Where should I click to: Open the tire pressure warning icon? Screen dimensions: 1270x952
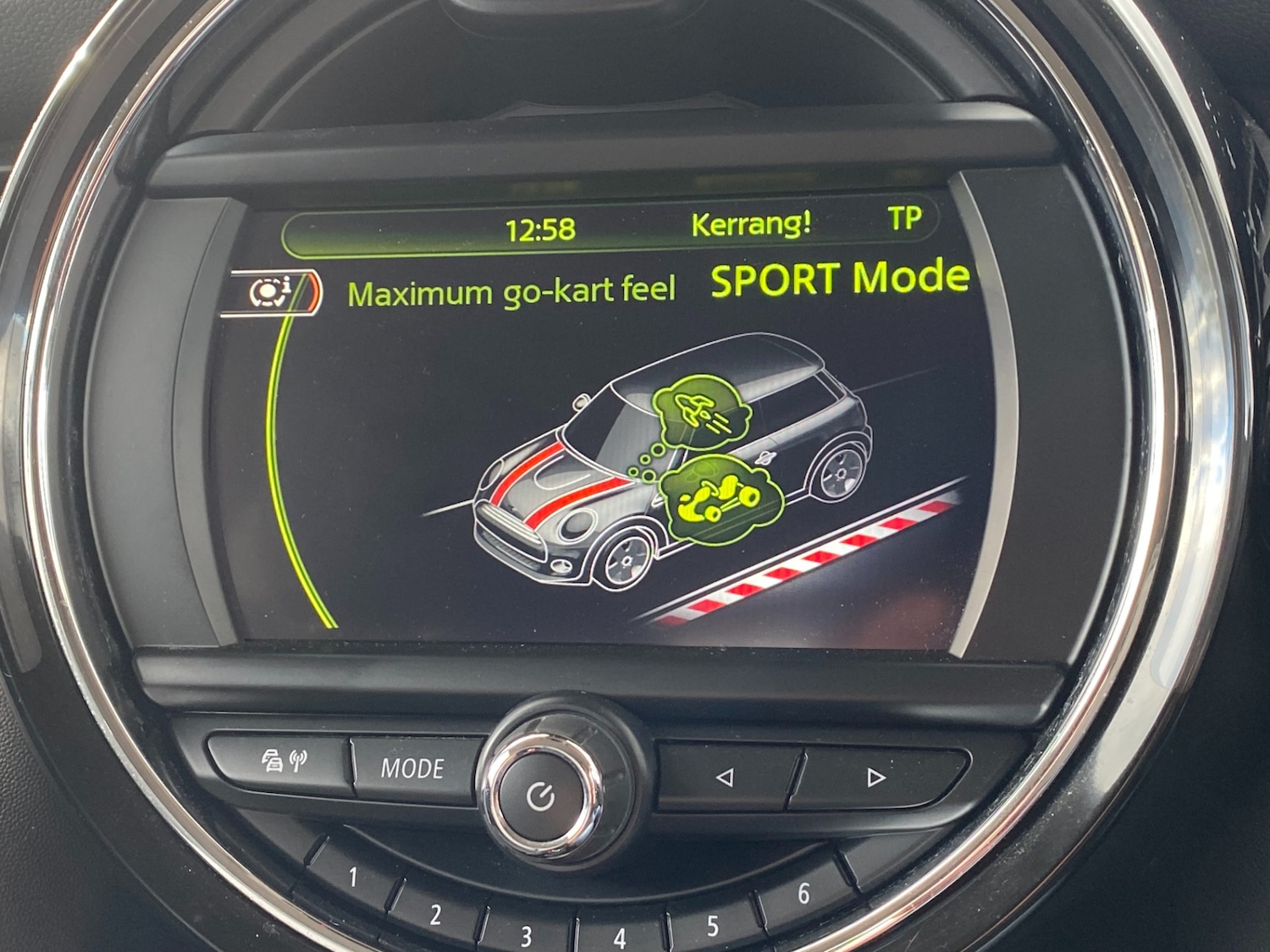(271, 292)
